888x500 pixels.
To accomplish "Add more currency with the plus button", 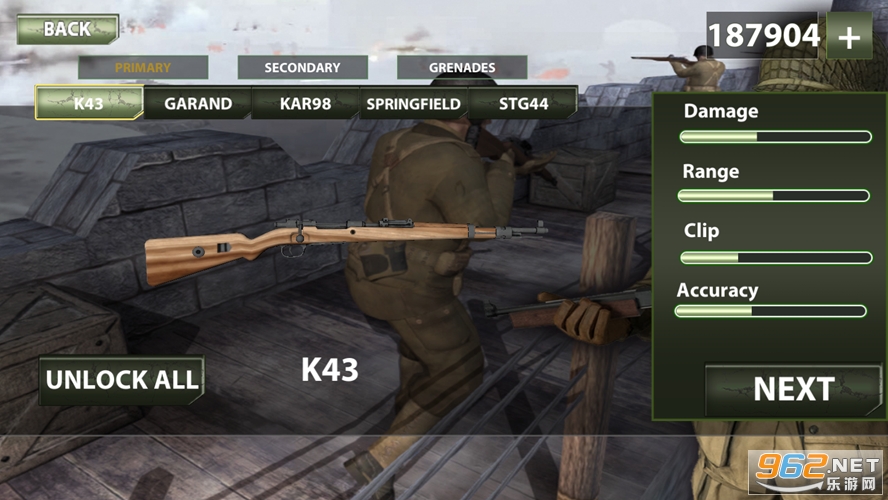I will coord(849,37).
